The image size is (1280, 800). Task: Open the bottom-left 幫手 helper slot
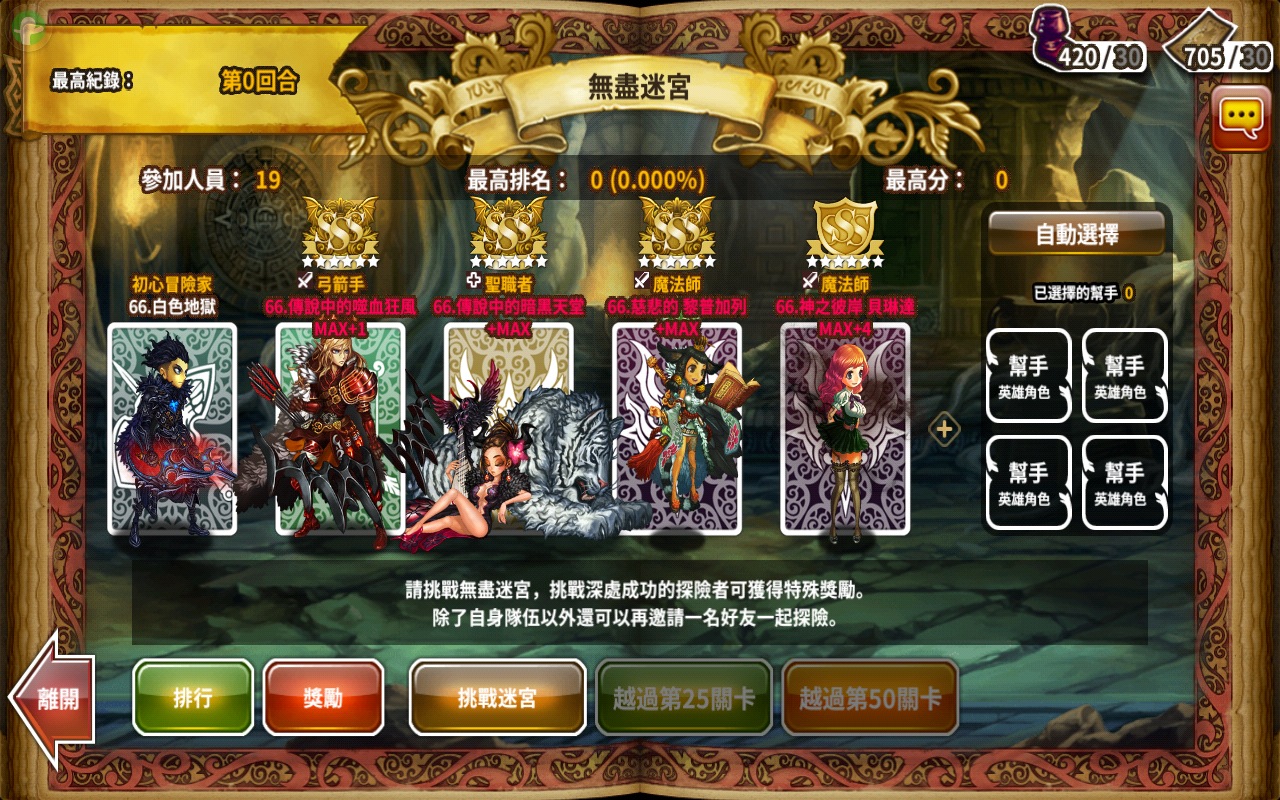(x=1028, y=482)
